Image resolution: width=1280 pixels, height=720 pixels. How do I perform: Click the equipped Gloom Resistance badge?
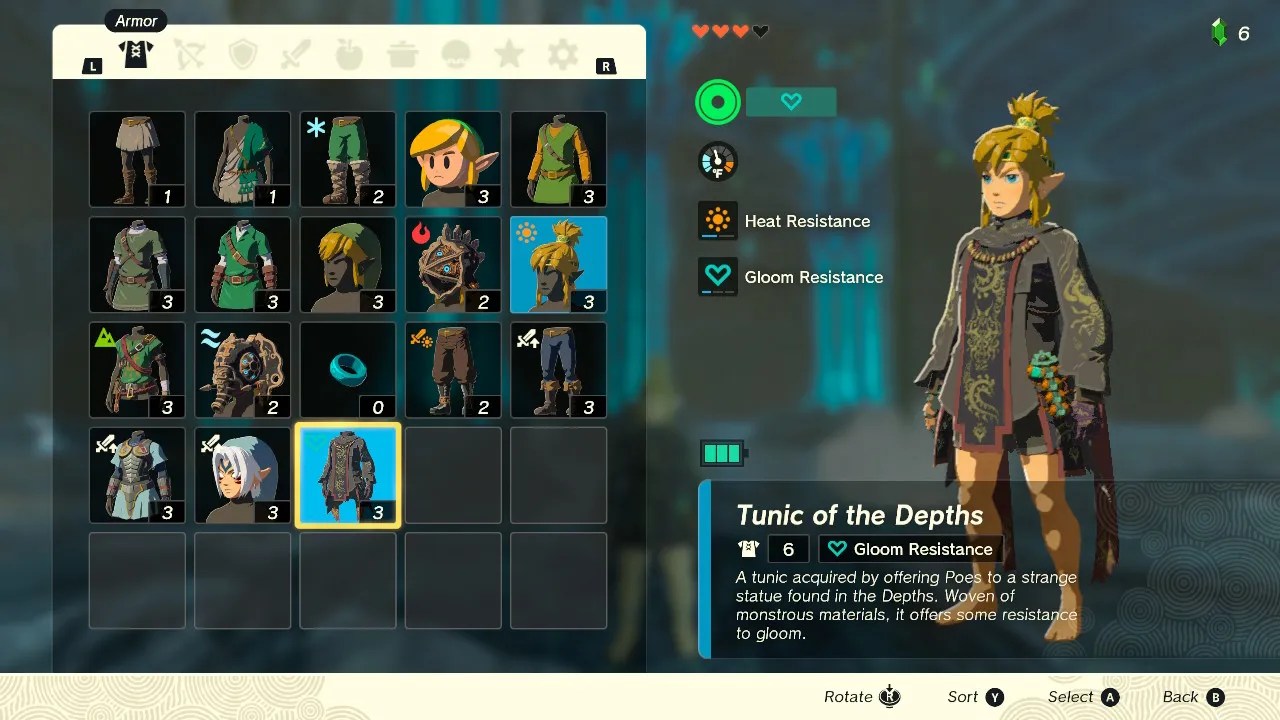pyautogui.click(x=910, y=548)
